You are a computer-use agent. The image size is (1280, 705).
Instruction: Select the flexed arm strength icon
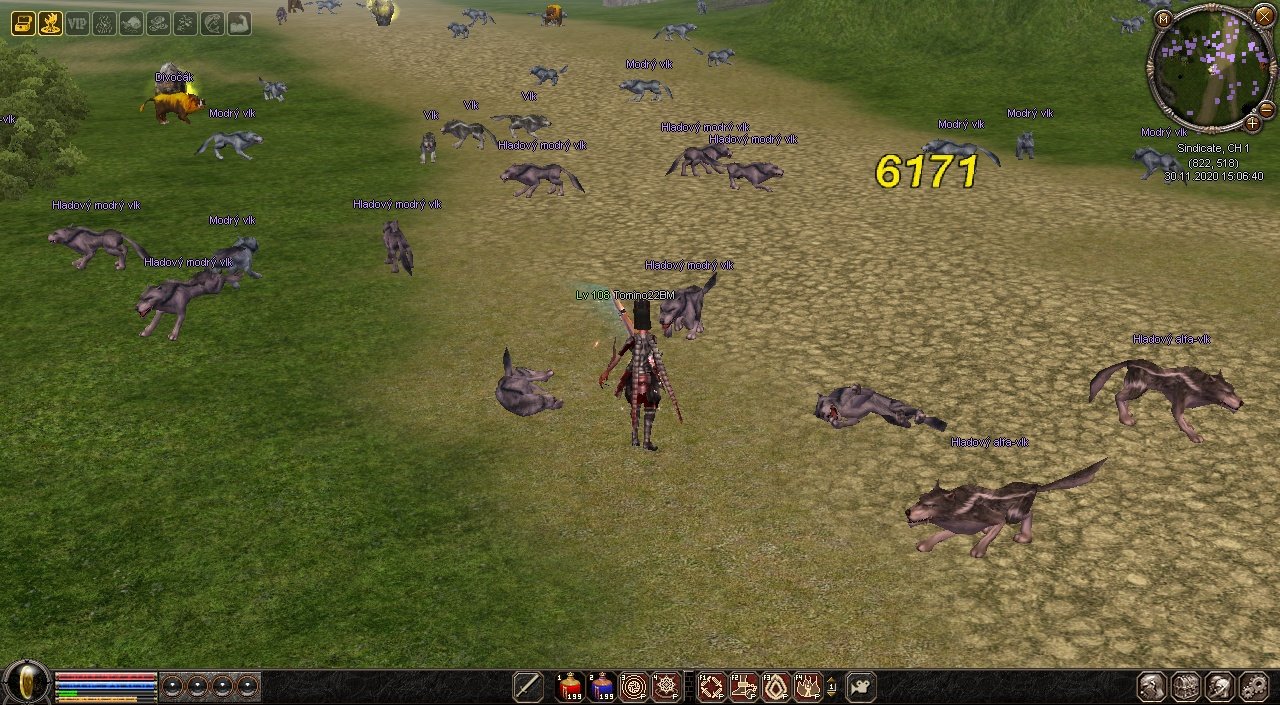pyautogui.click(x=239, y=23)
